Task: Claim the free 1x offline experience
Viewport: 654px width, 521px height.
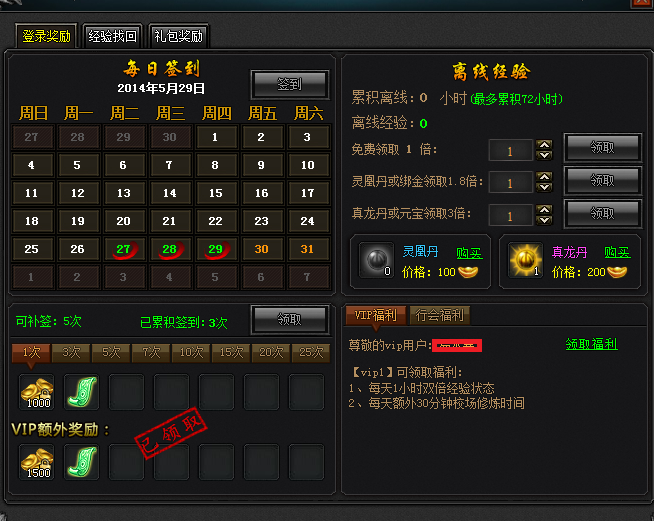Action: tap(602, 148)
